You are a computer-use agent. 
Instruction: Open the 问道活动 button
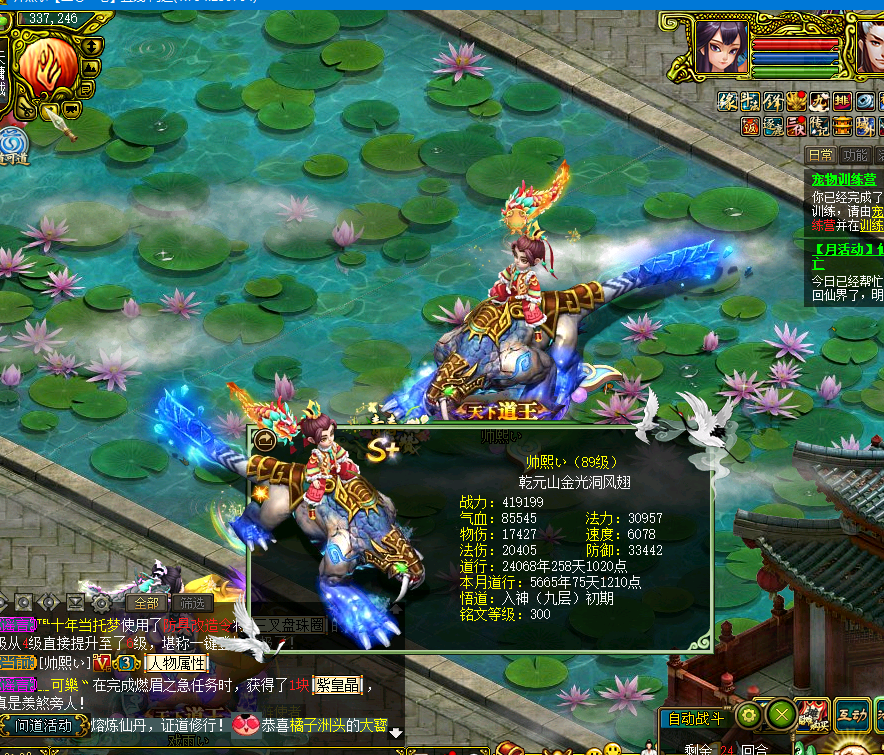click(x=43, y=725)
